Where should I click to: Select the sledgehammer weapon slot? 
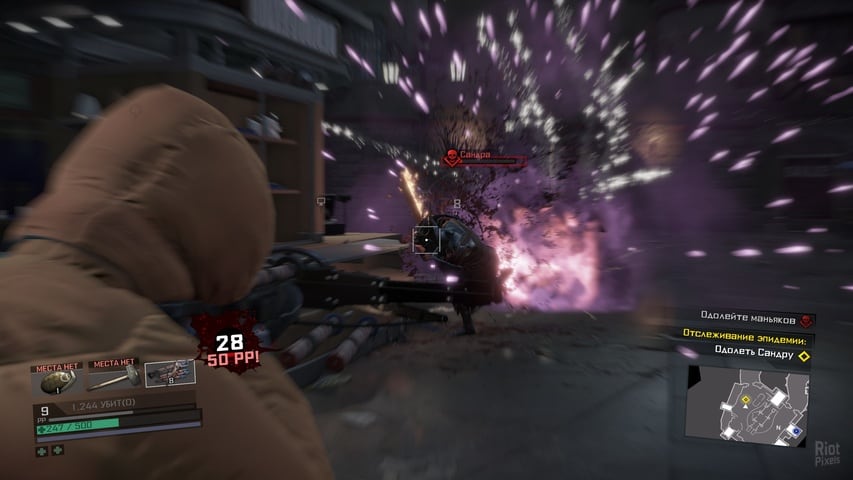(112, 378)
